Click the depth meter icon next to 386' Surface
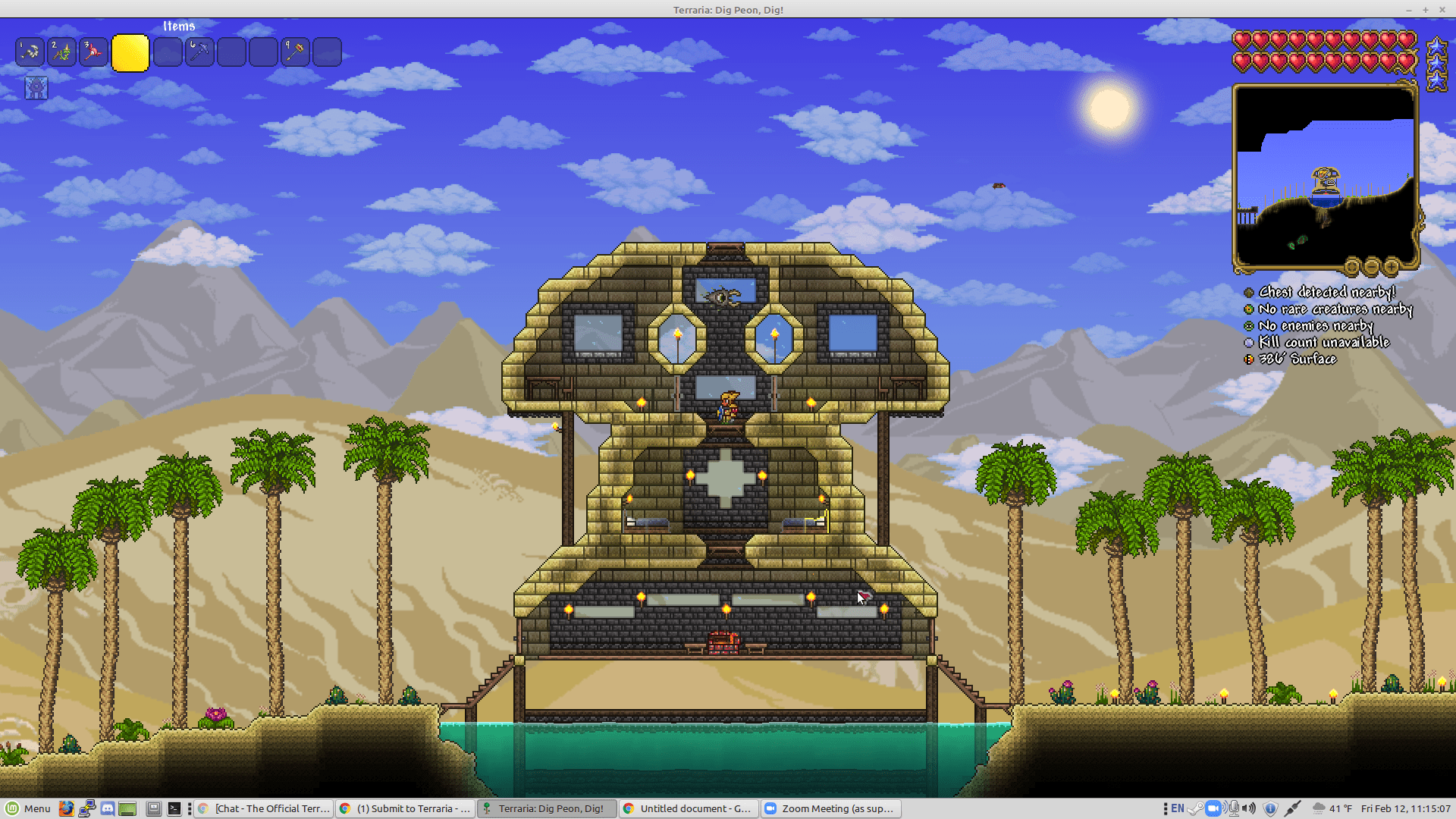Image resolution: width=1456 pixels, height=819 pixels. (1248, 359)
